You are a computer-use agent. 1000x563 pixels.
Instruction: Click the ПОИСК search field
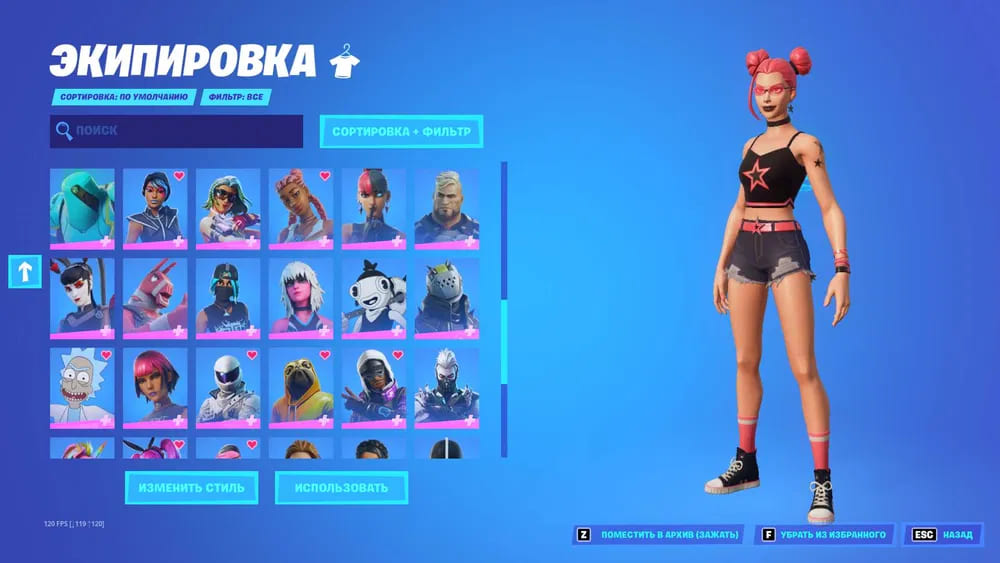[x=176, y=131]
